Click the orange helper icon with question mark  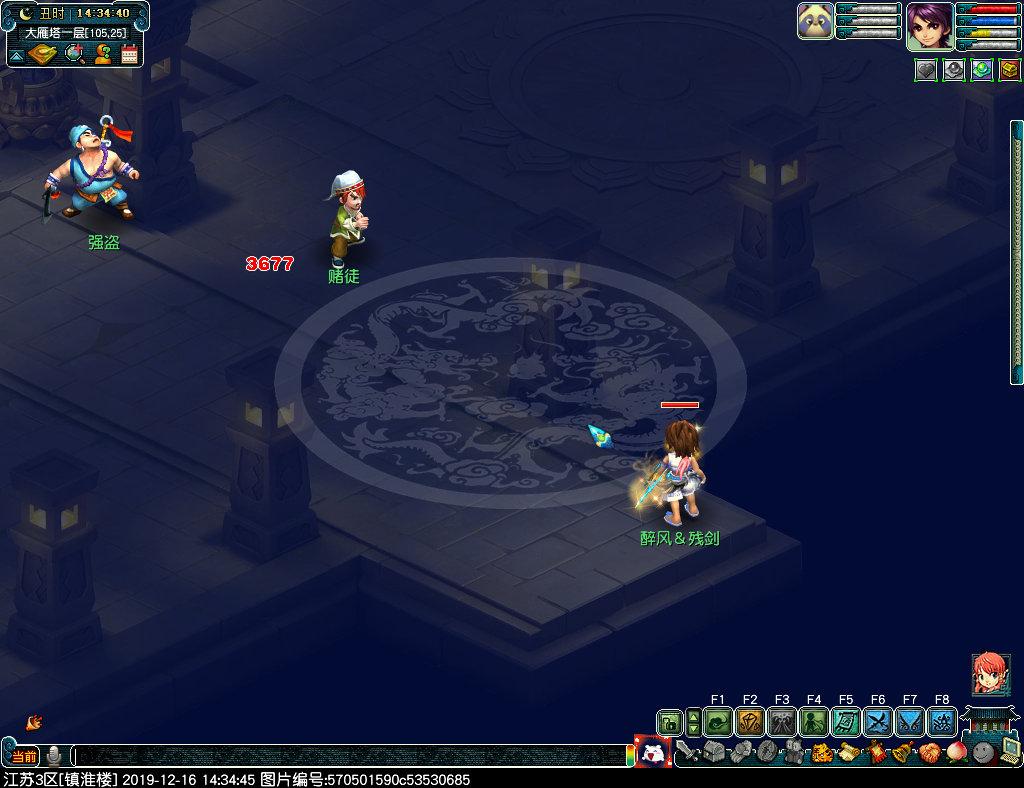tap(102, 54)
